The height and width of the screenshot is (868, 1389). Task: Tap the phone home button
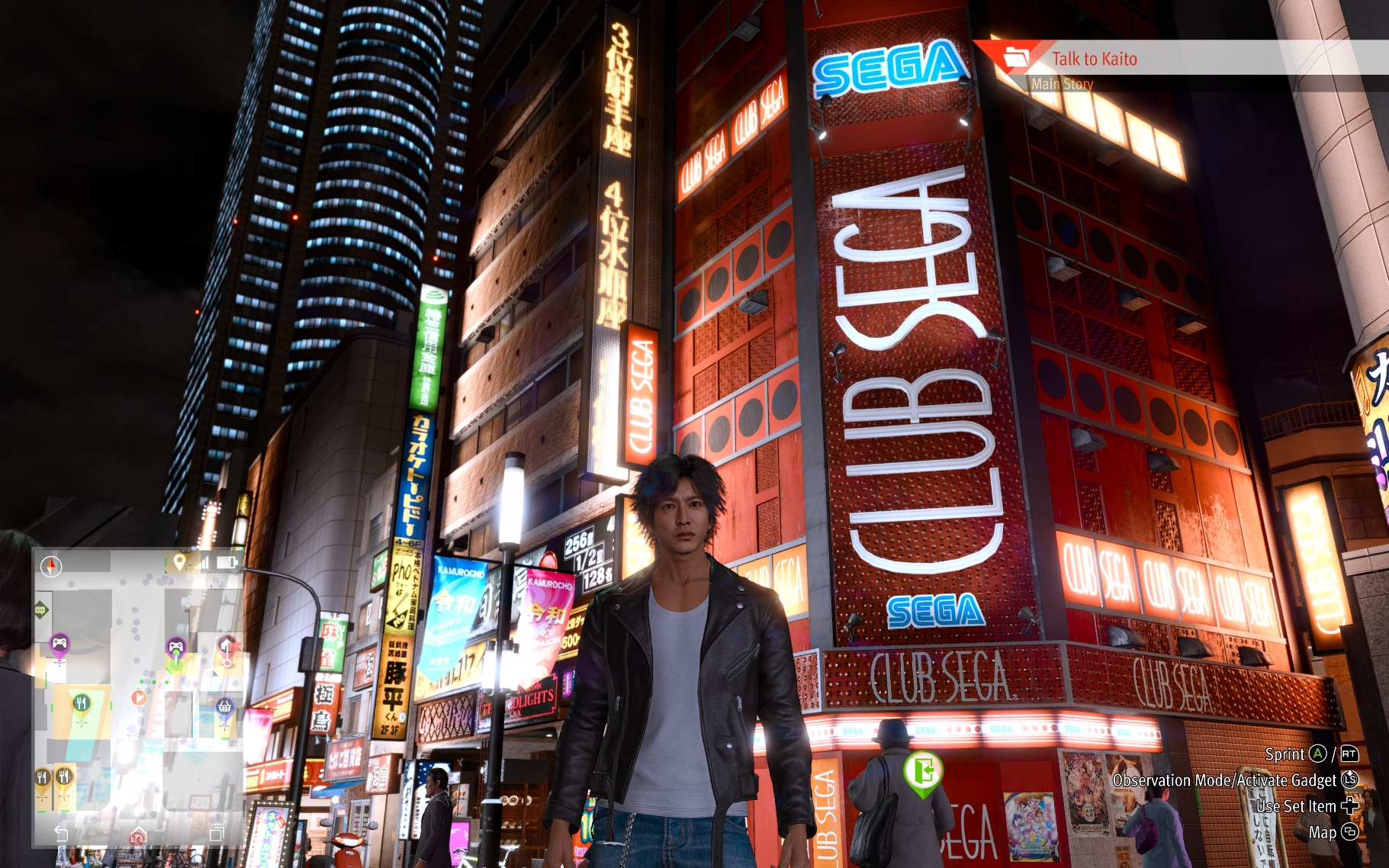coord(138,834)
